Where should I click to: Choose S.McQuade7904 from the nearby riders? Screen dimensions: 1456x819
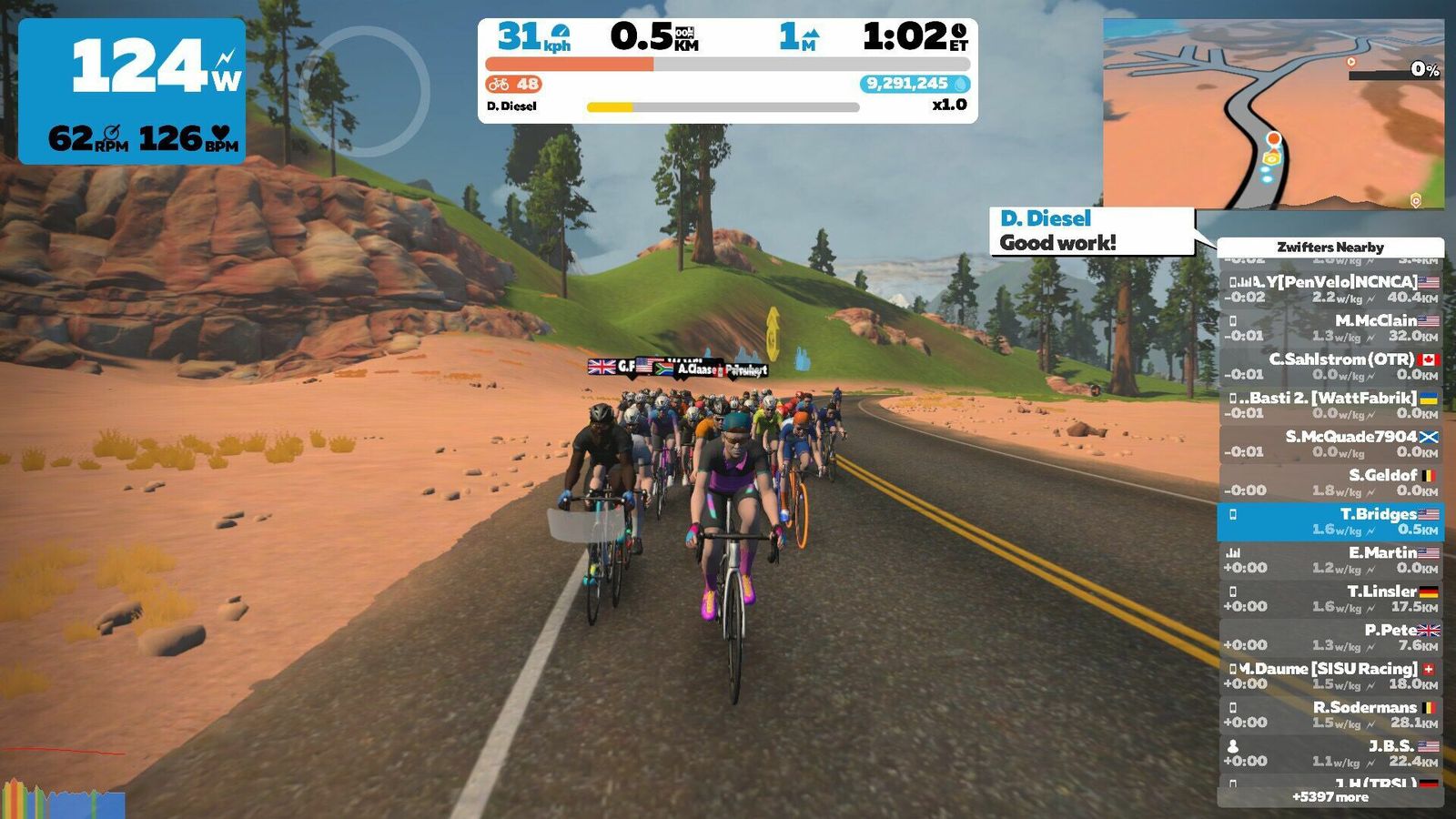click(x=1330, y=444)
